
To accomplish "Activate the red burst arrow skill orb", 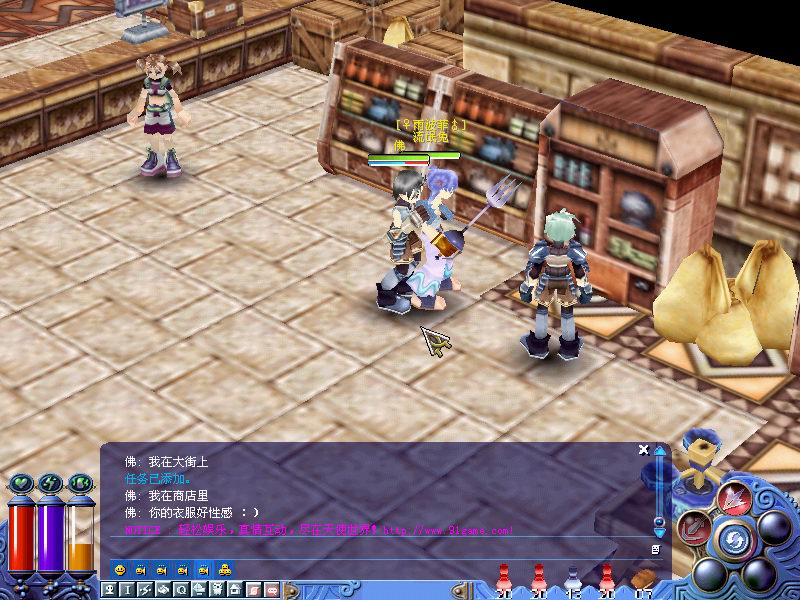I will point(735,497).
